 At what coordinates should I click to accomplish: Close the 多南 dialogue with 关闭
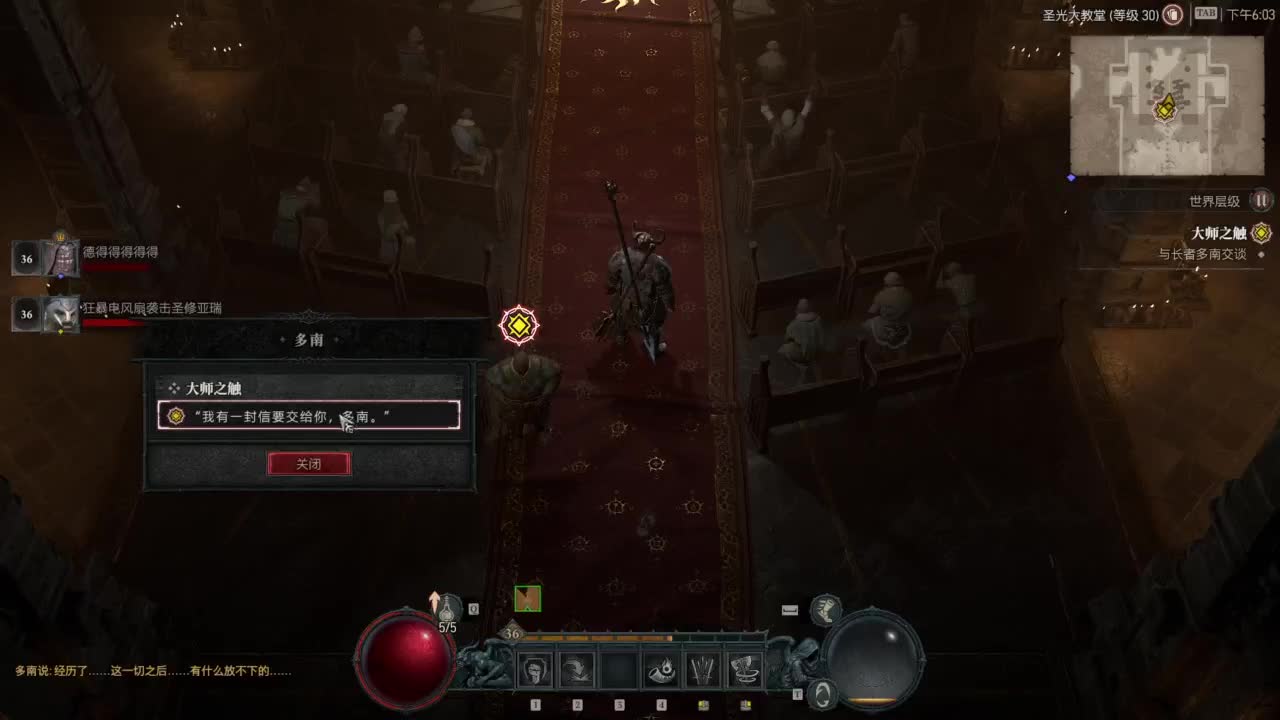coord(309,464)
